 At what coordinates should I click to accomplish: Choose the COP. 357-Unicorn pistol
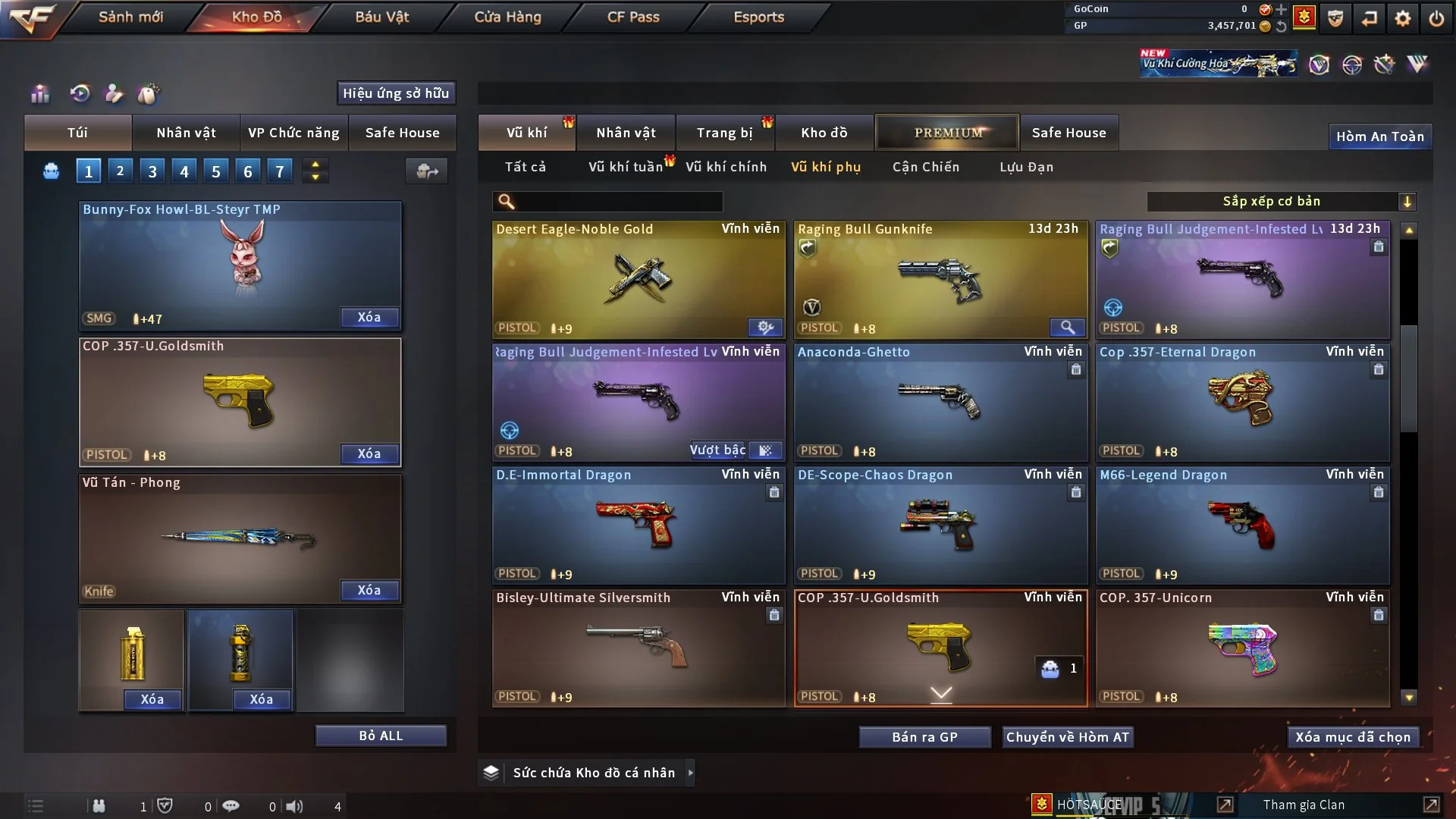pos(1242,648)
